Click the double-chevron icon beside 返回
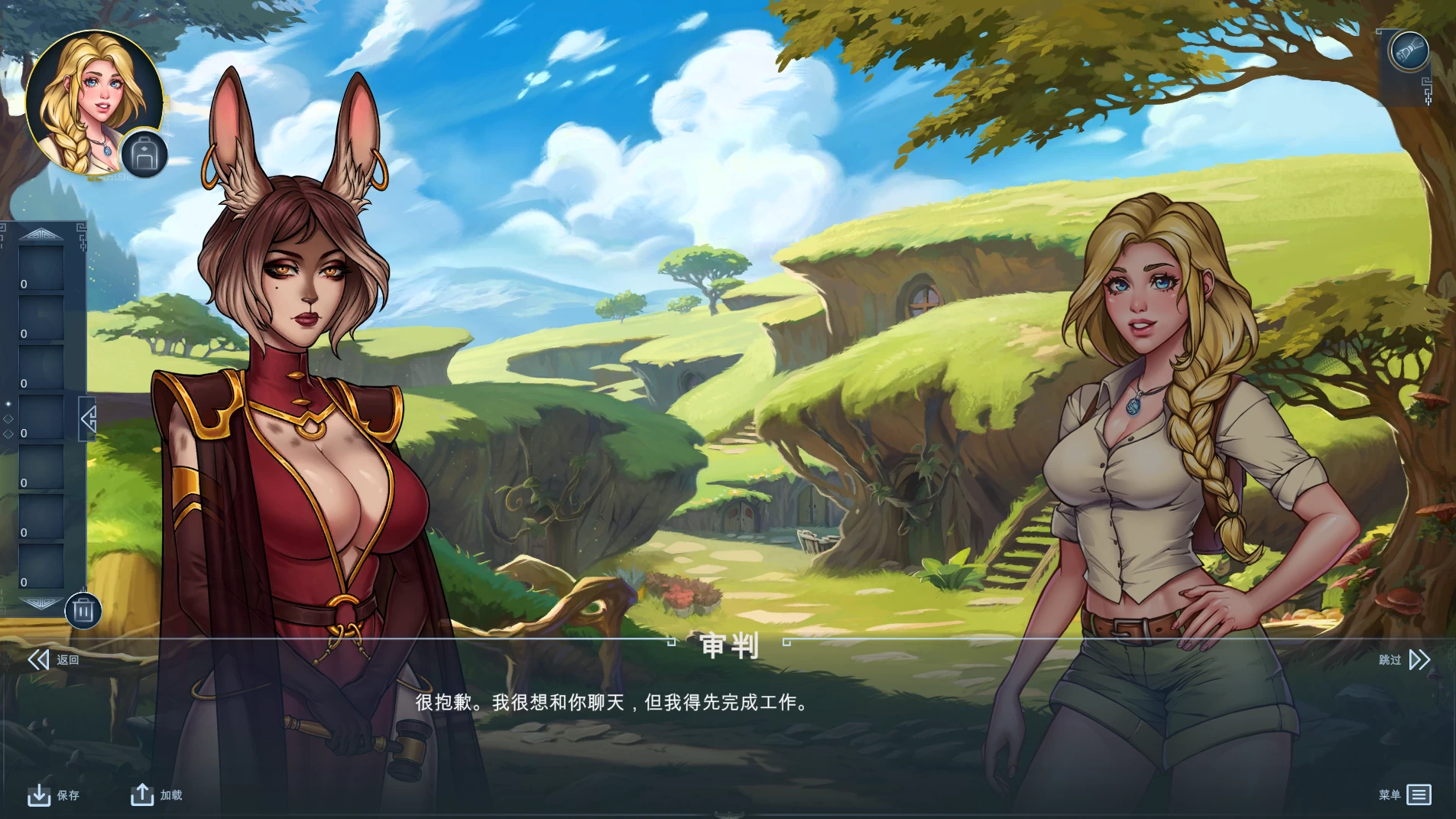 pyautogui.click(x=38, y=659)
